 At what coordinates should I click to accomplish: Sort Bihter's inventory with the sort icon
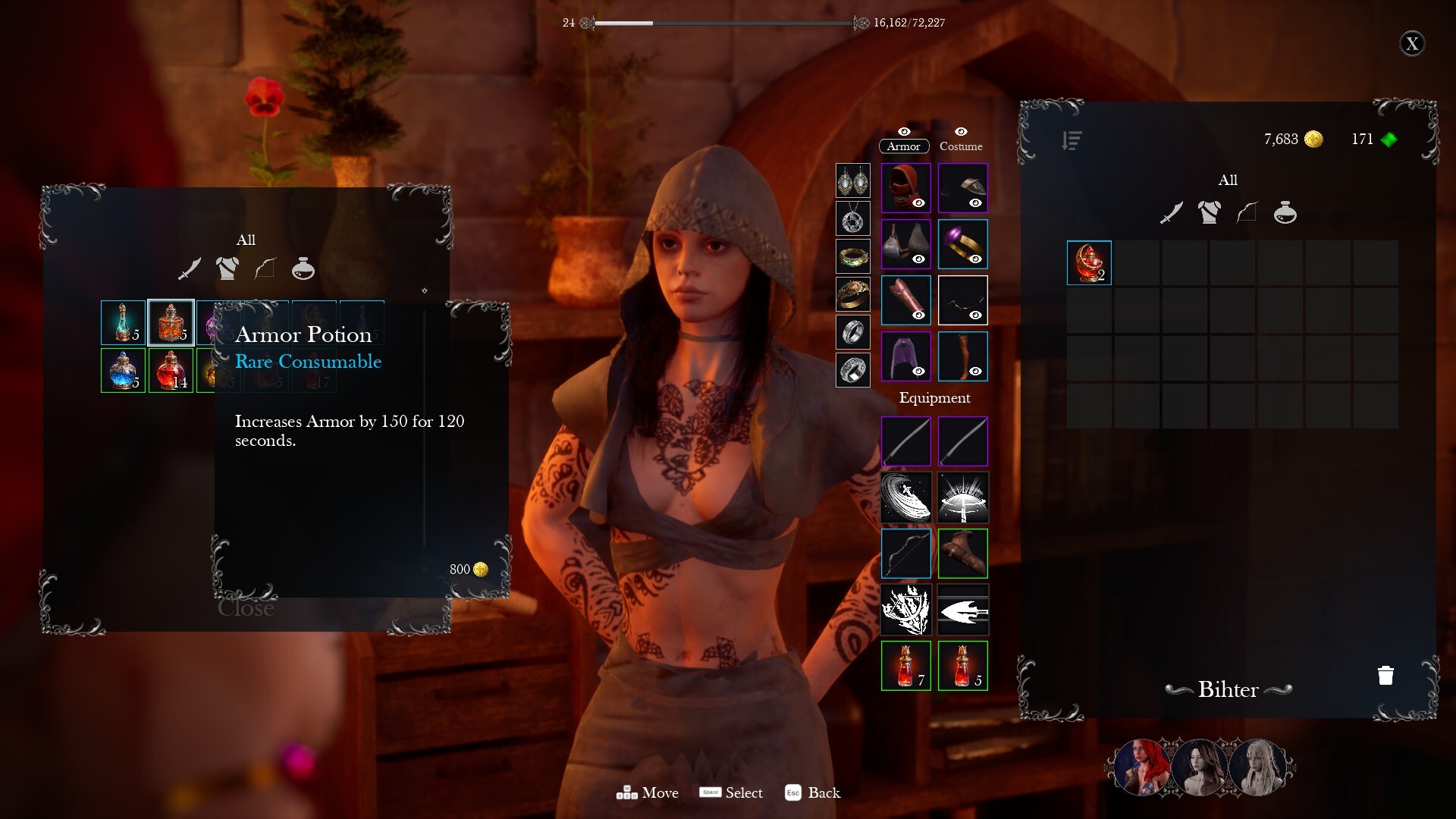(x=1072, y=140)
